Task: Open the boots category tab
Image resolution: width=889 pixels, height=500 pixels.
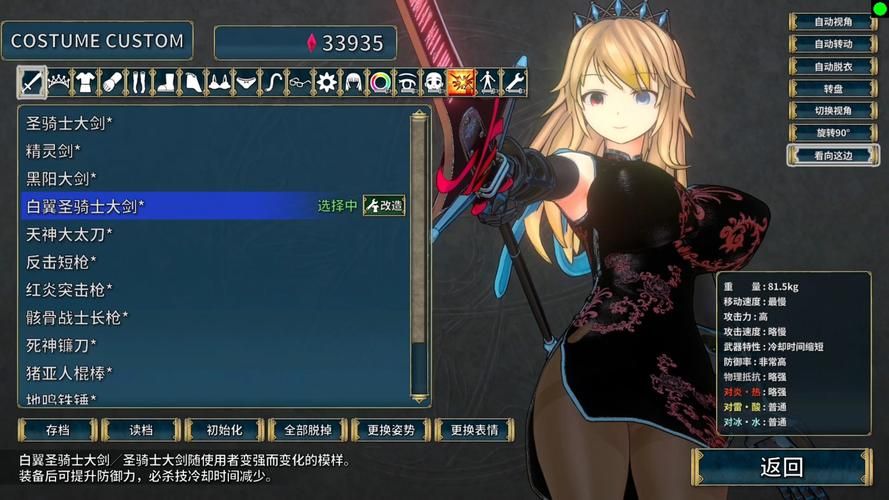Action: point(166,82)
